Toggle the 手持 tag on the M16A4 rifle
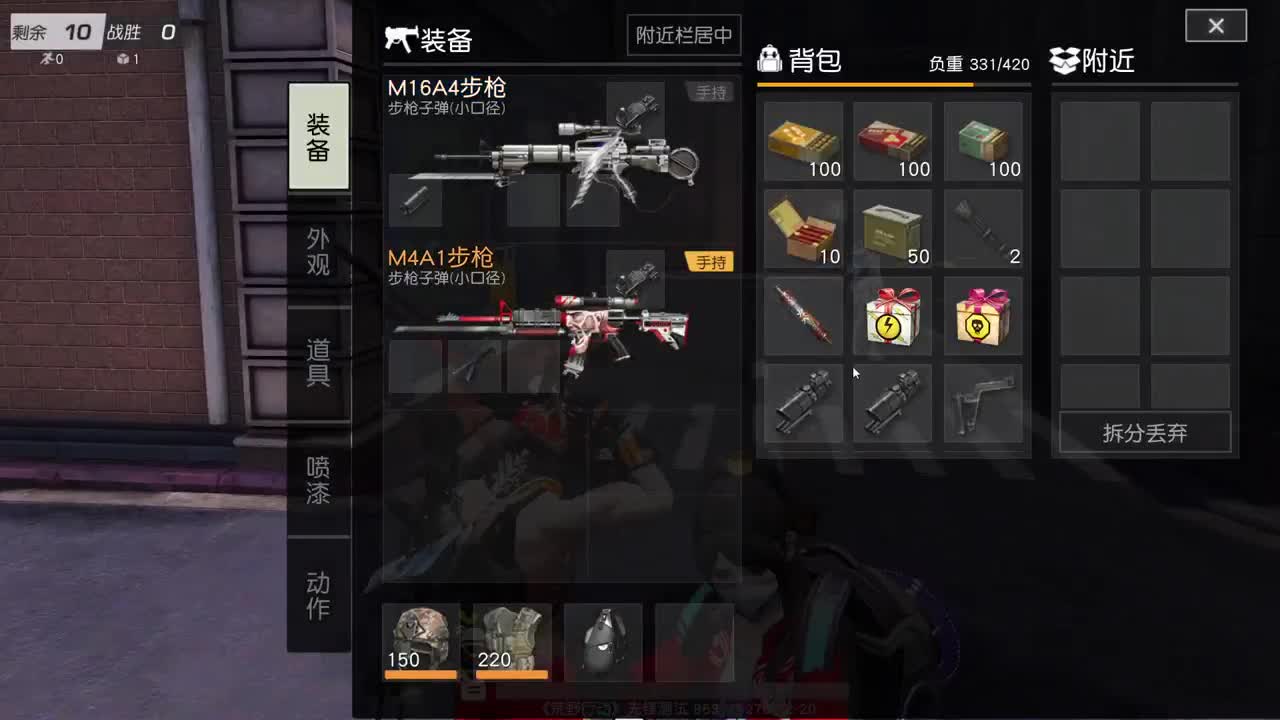 tap(710, 92)
